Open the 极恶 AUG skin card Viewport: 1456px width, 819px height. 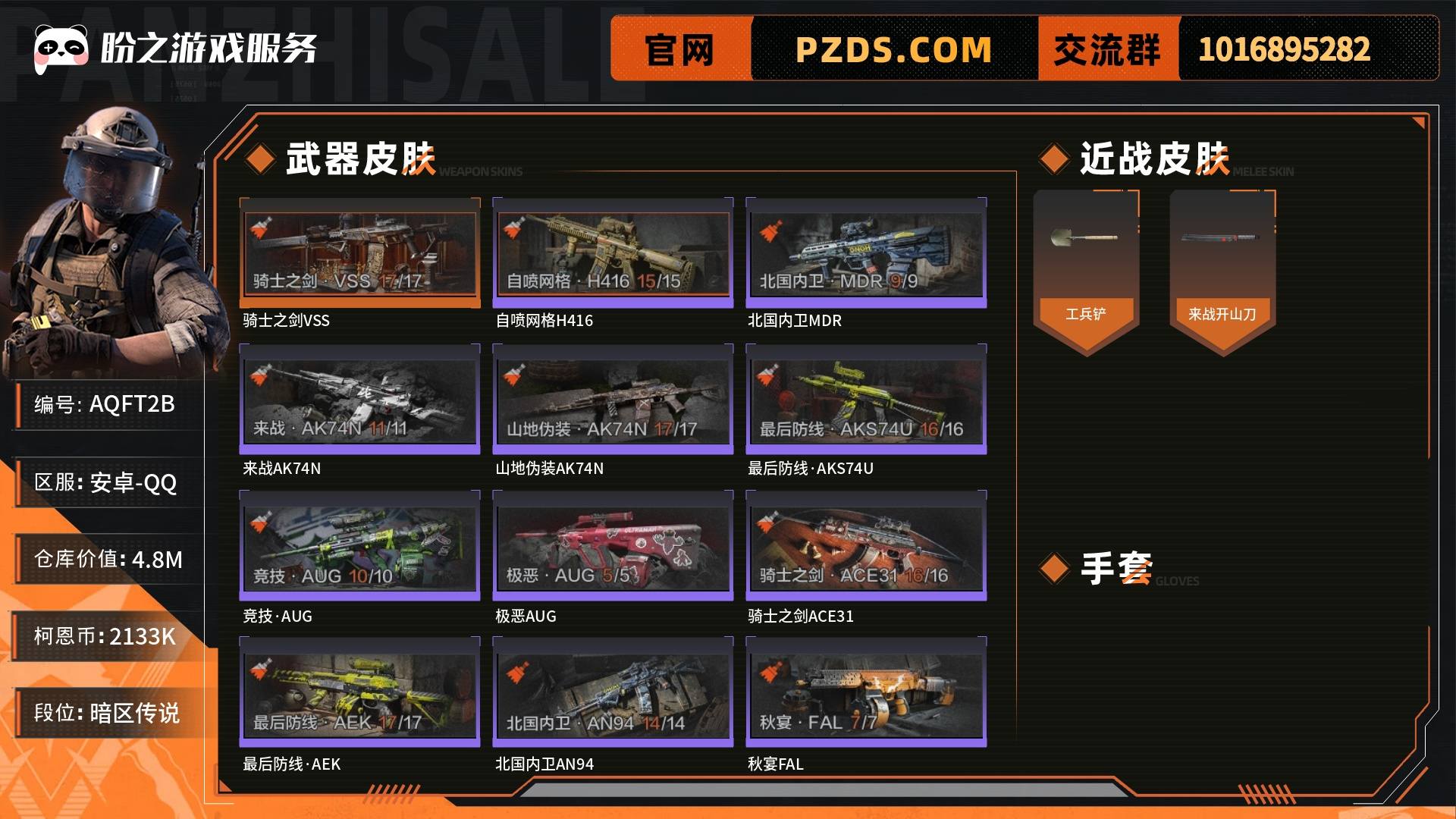pyautogui.click(x=613, y=547)
